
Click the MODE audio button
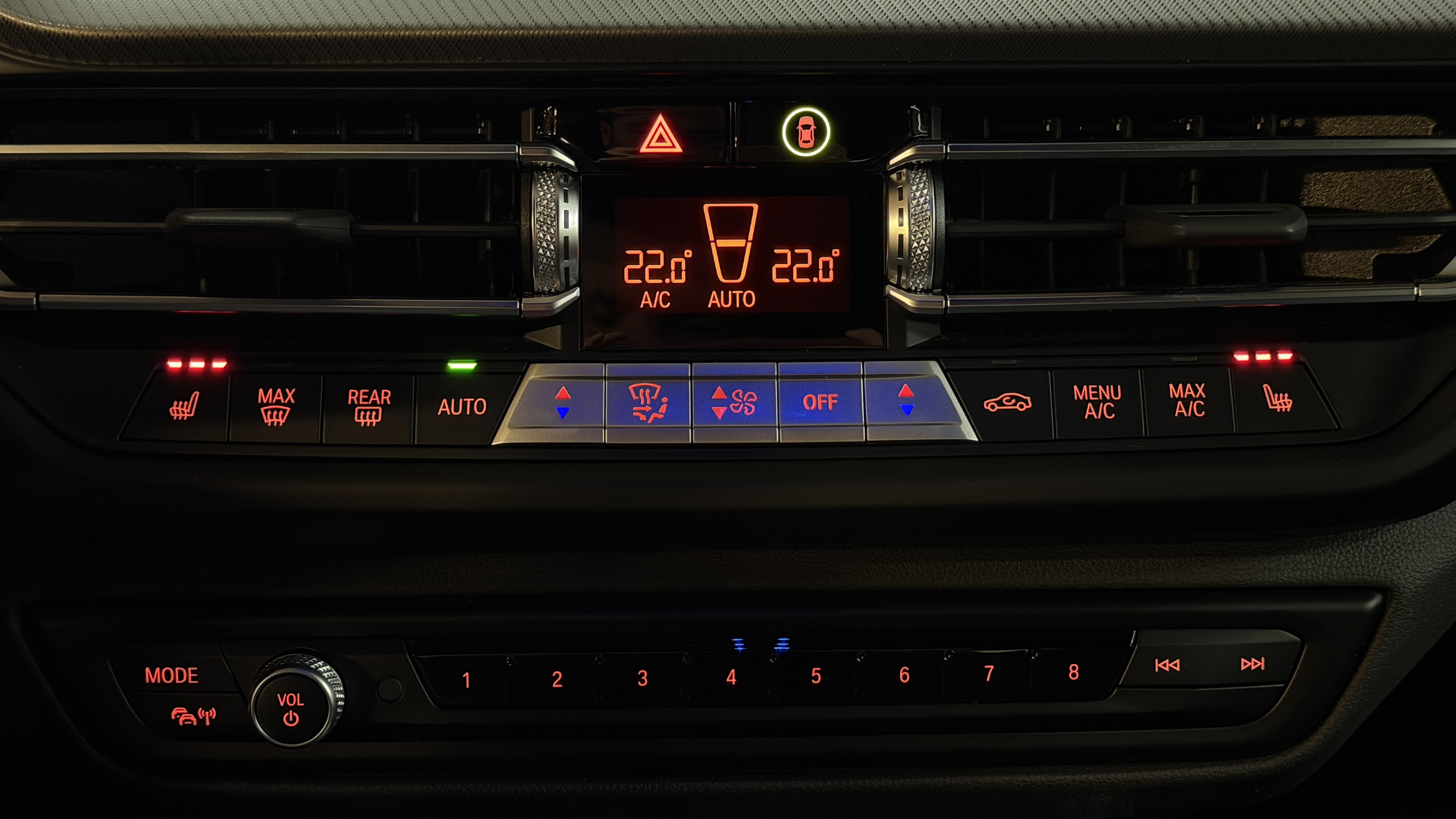click(x=171, y=675)
